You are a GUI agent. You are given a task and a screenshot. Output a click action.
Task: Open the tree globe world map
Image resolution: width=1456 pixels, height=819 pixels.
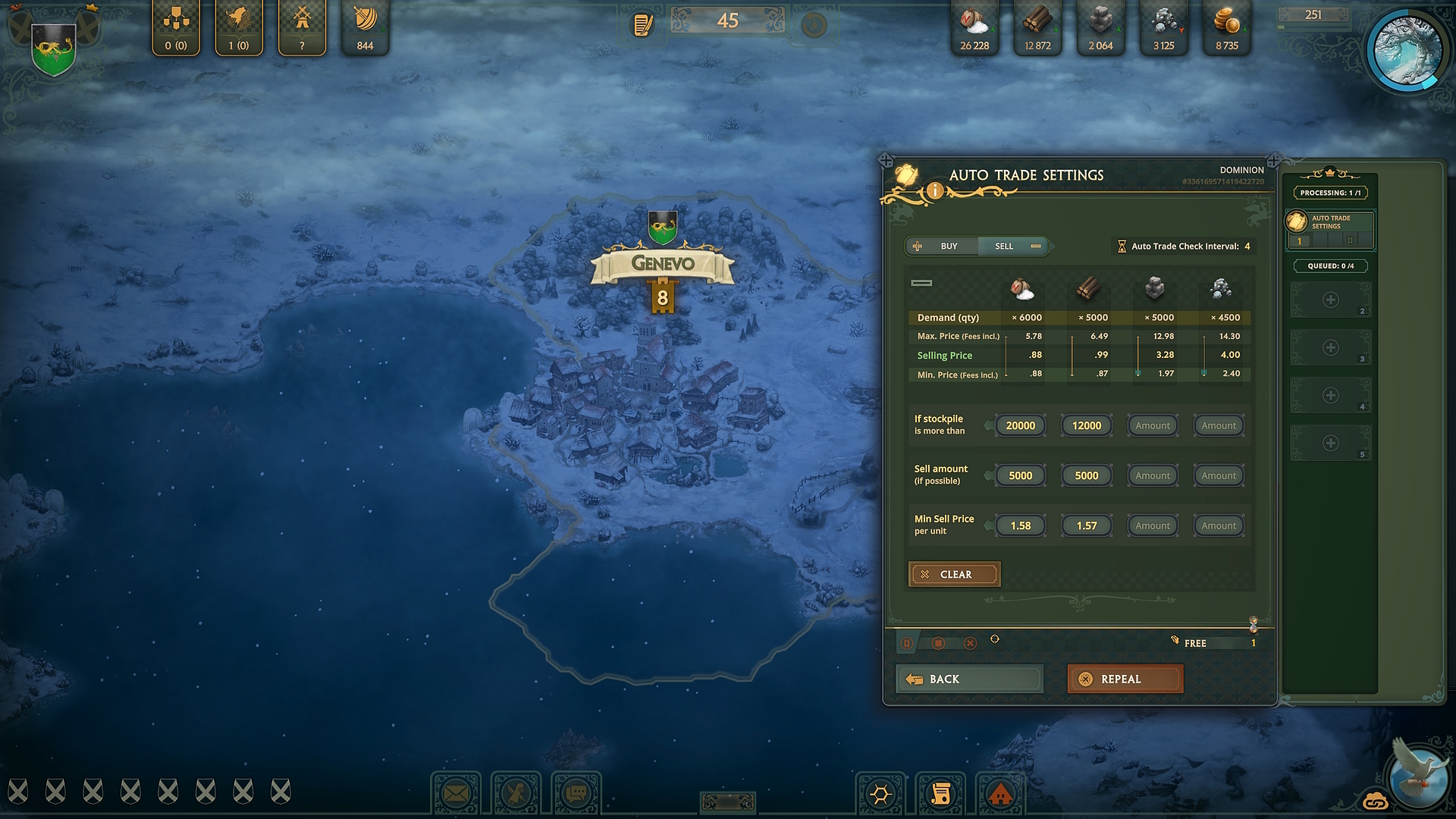coord(1407,50)
